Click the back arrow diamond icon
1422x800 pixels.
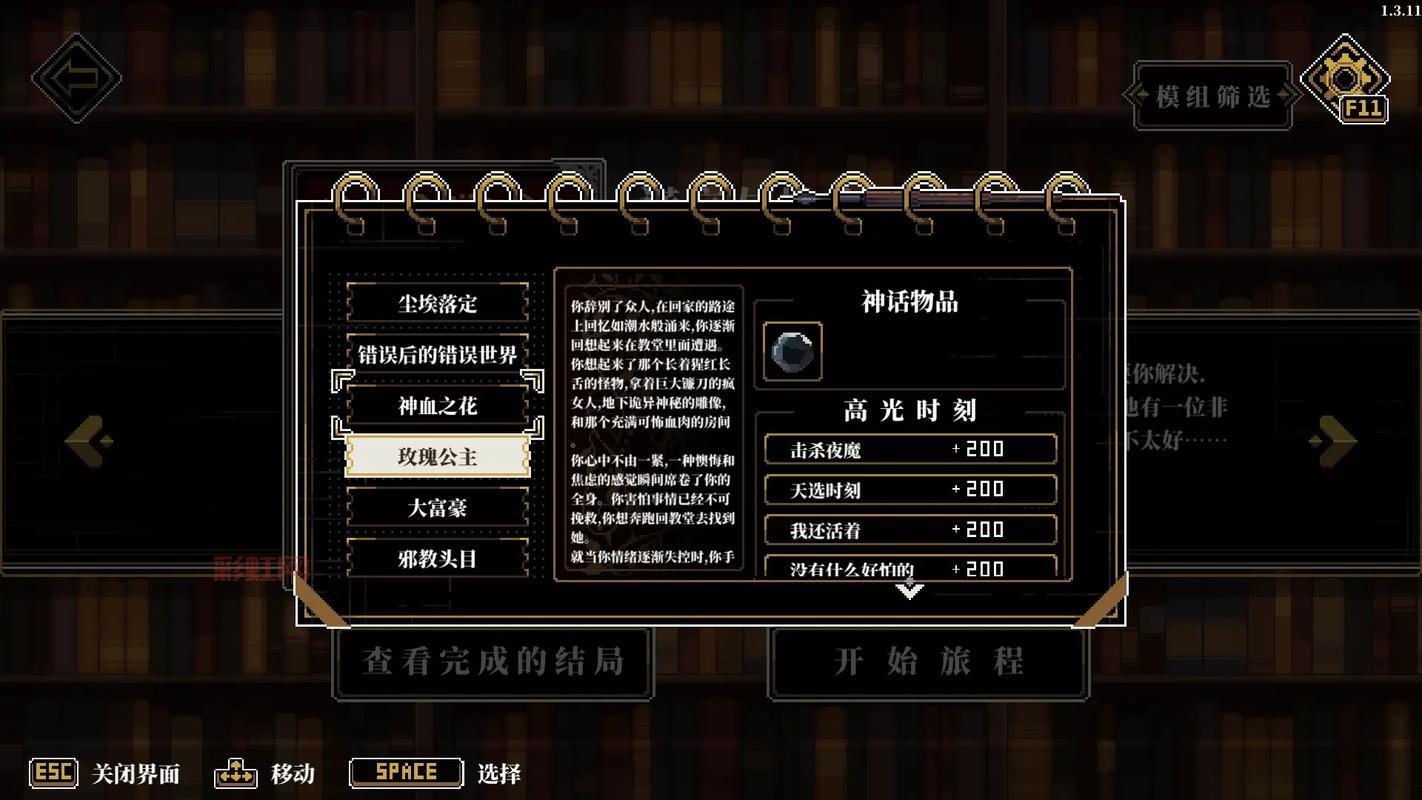tap(76, 78)
